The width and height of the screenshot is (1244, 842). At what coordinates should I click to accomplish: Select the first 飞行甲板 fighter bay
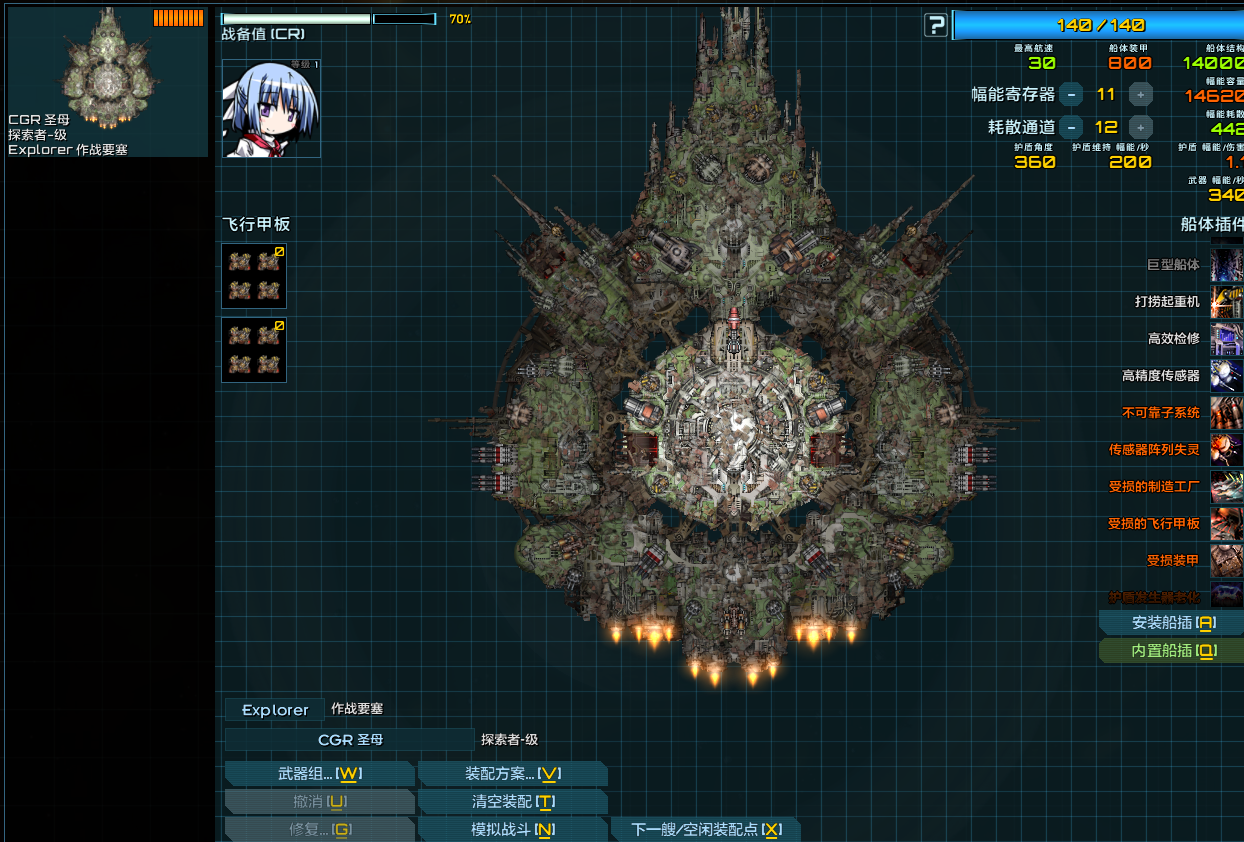tap(254, 276)
